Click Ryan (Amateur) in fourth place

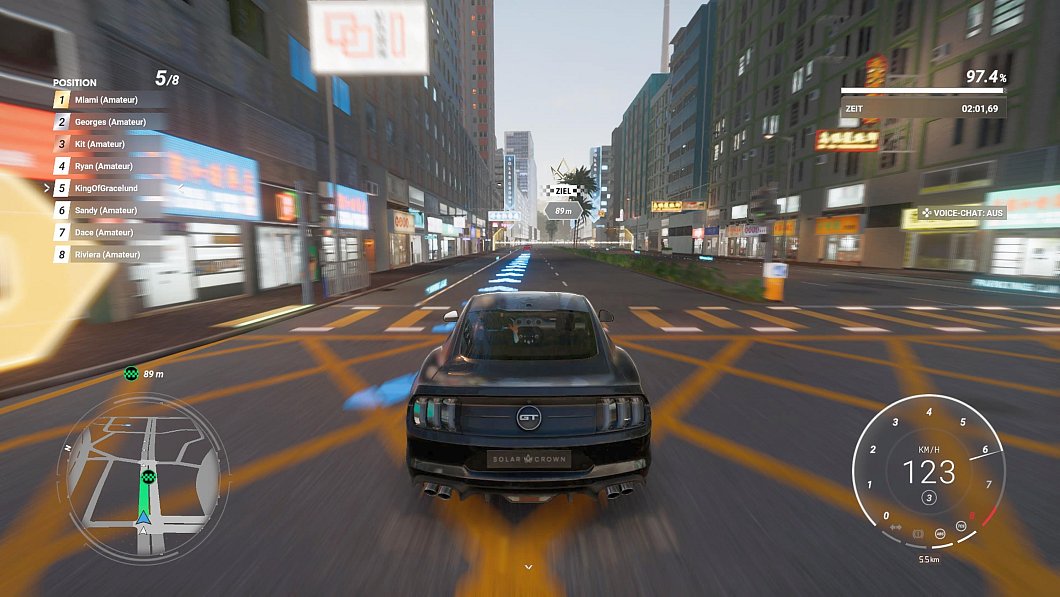(x=103, y=166)
